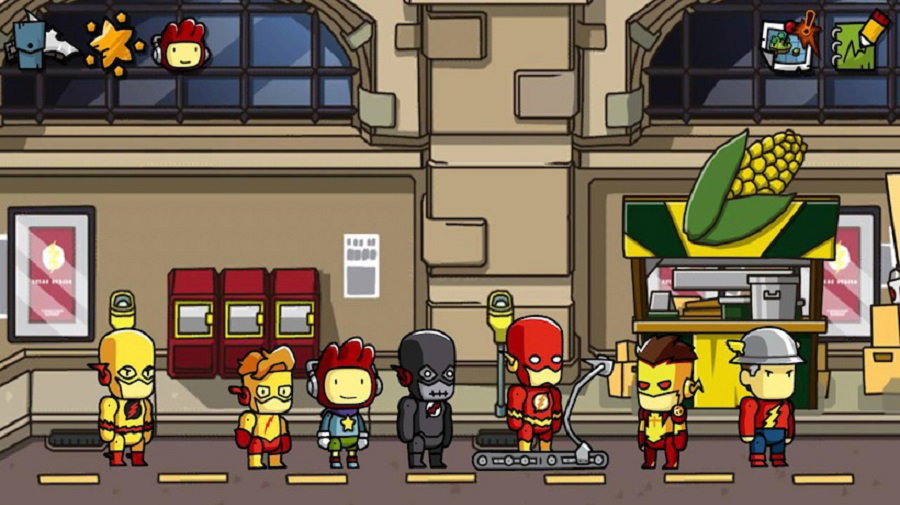Viewport: 900px width, 505px height.
Task: Click the Maxwell head icon
Action: point(182,46)
